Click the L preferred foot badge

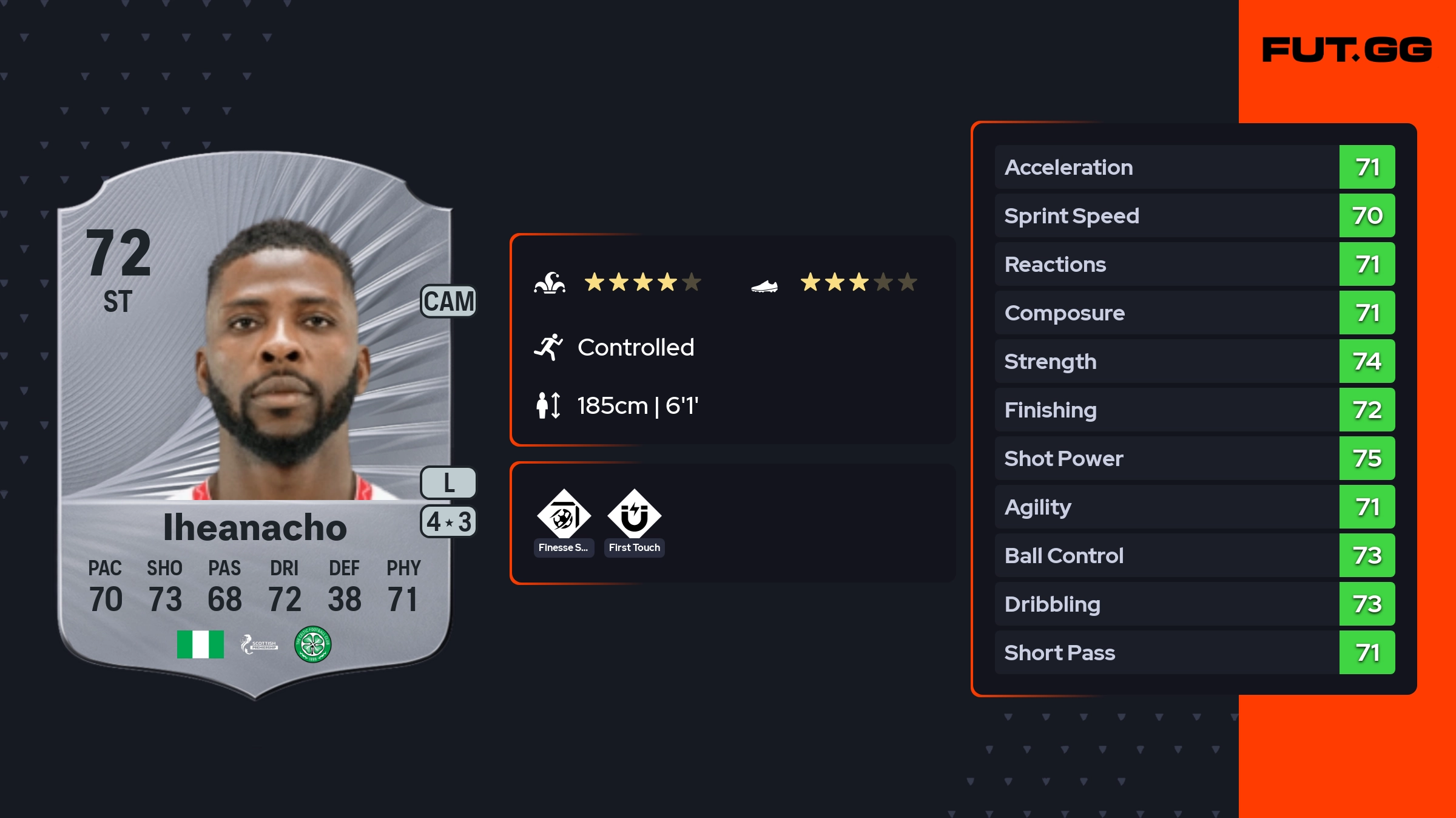point(448,483)
